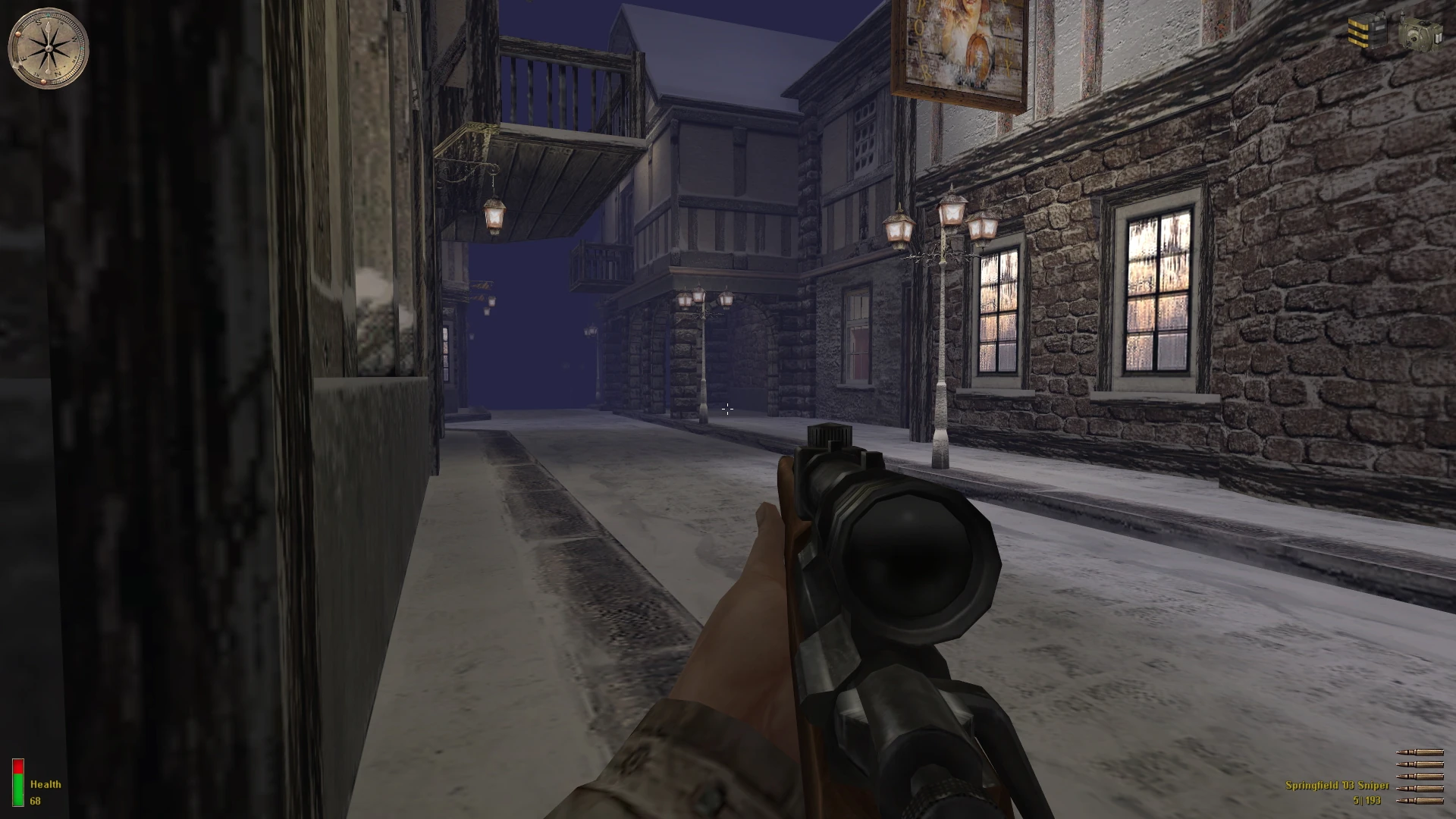Image resolution: width=1456 pixels, height=819 pixels.
Task: Select the olive green radio item
Action: coord(1420,33)
